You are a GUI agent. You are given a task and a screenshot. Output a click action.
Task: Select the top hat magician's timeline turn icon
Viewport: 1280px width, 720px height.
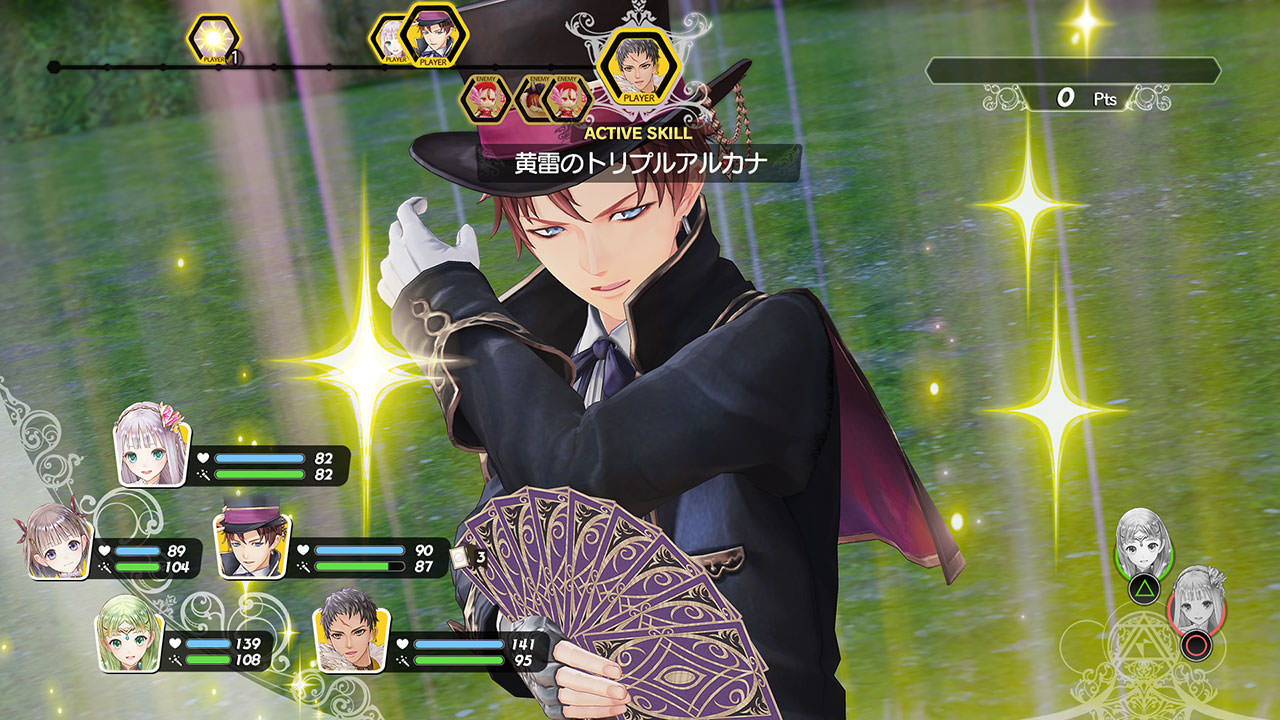coord(433,35)
